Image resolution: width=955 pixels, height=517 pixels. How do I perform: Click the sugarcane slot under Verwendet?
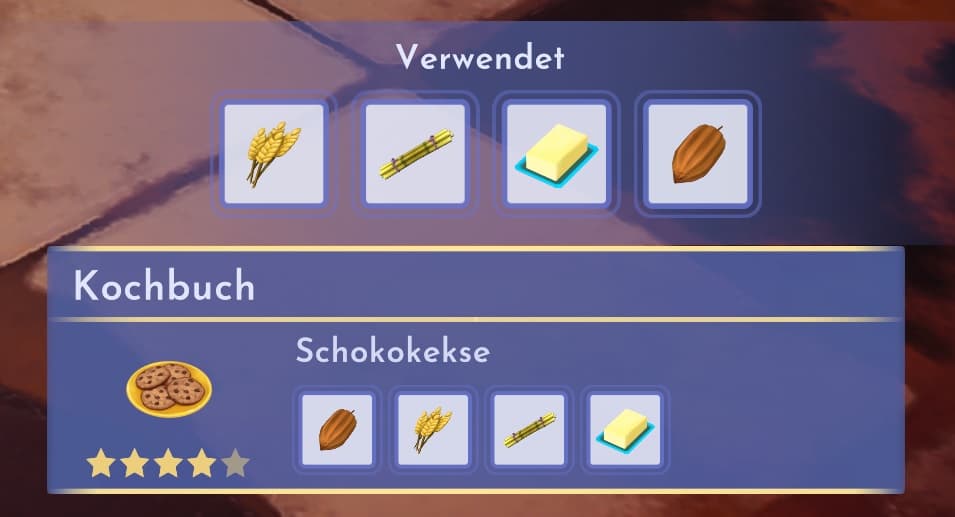pos(415,154)
